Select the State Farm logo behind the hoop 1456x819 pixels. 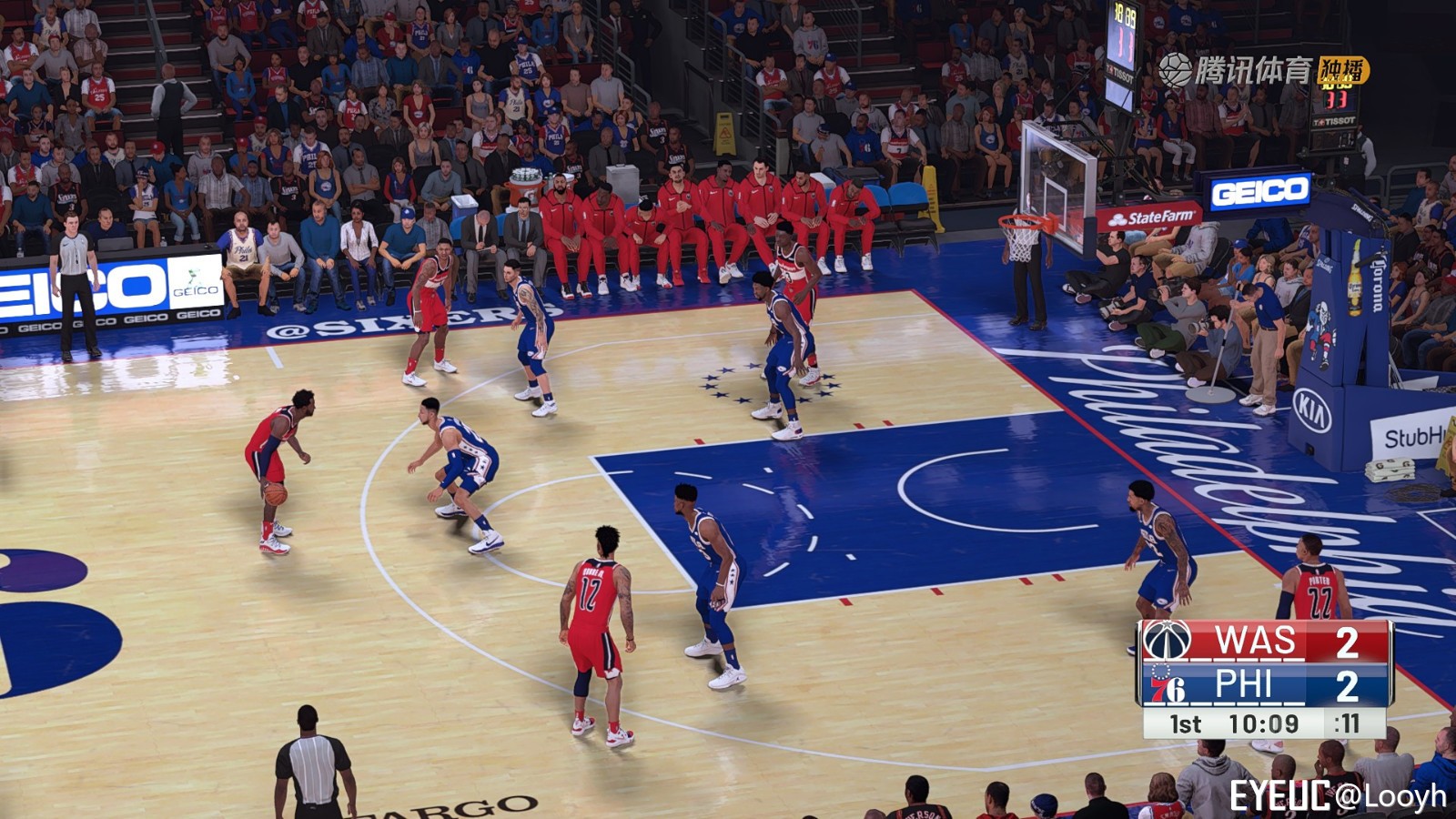1152,217
